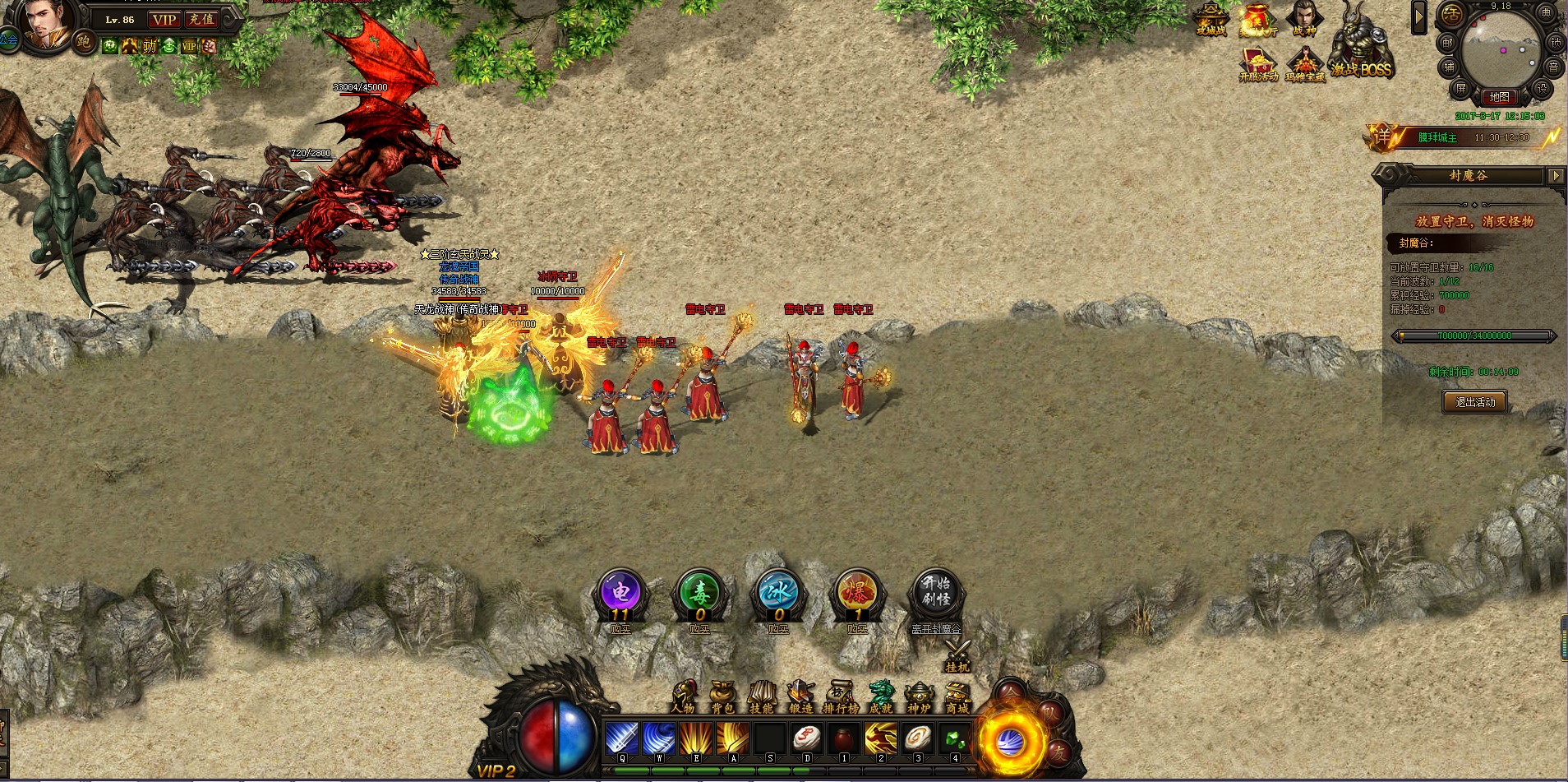Use the red potion jar in slot 1
The image size is (1568, 782).
[x=843, y=738]
